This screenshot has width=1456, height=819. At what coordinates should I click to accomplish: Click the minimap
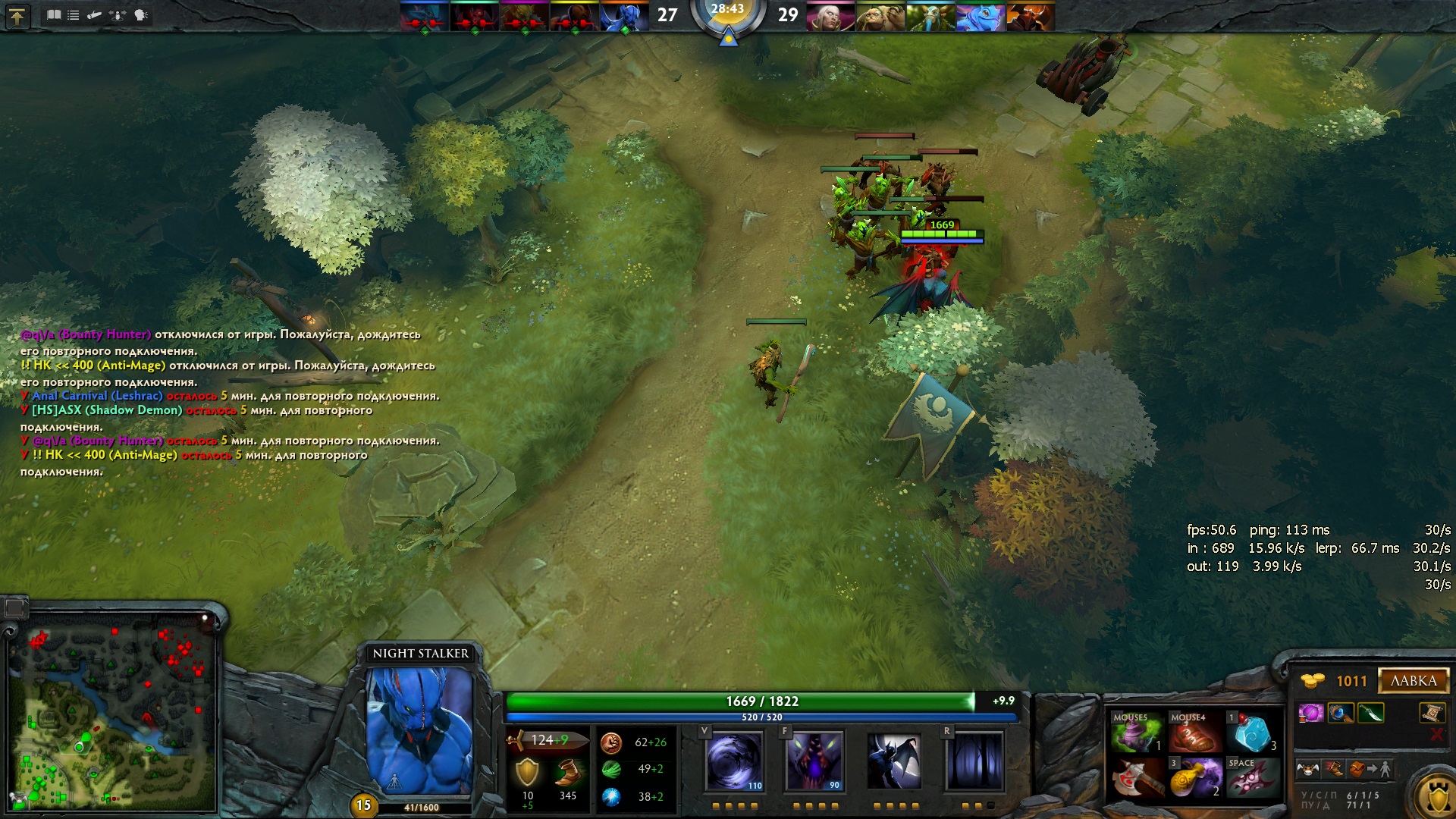(x=111, y=713)
